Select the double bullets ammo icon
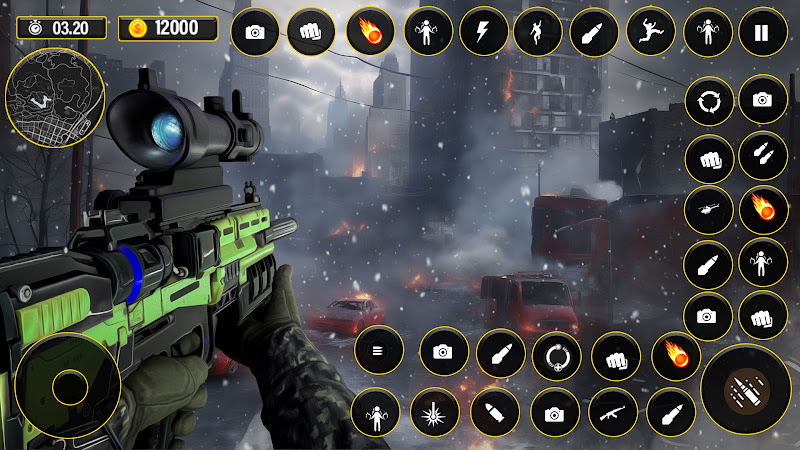 click(762, 155)
